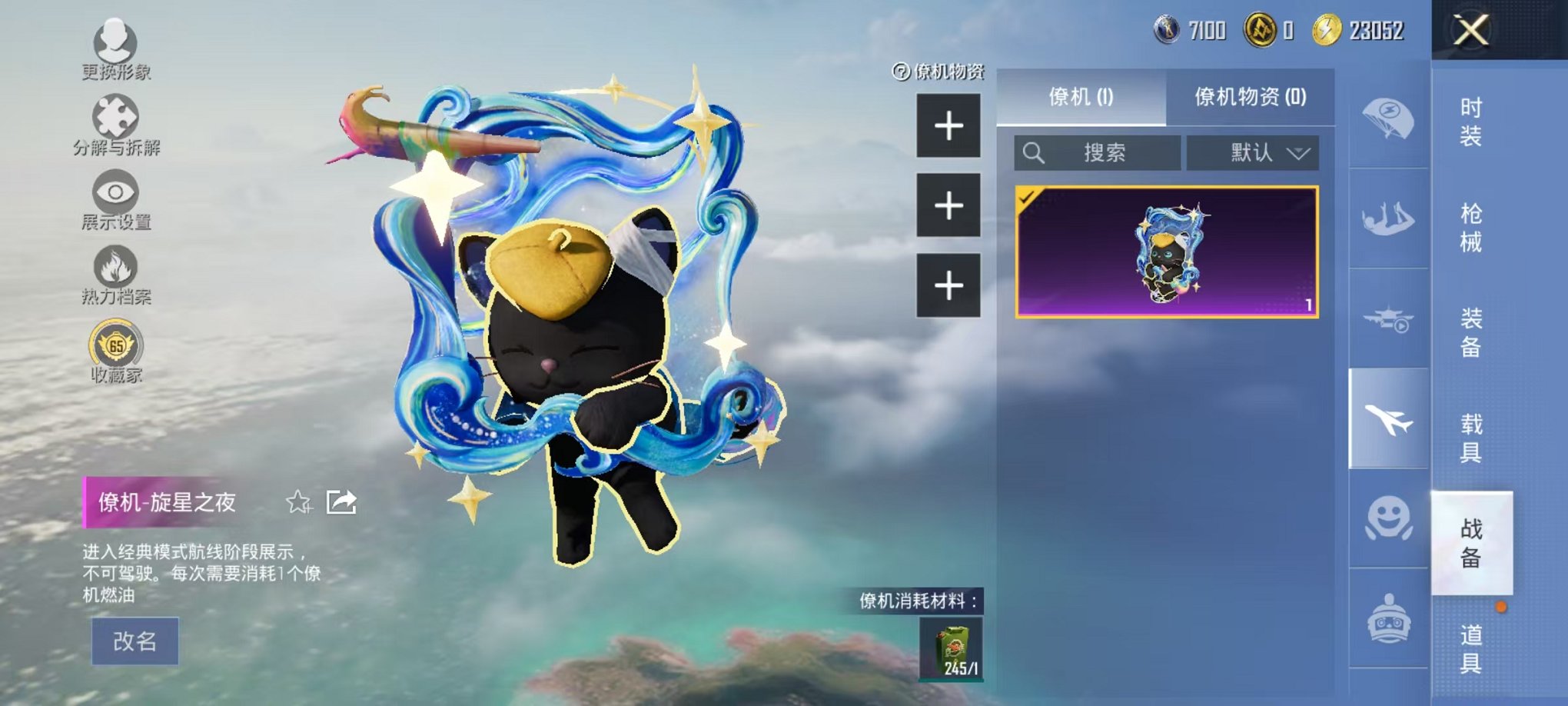Open the 默认 sorting dropdown
The image size is (1568, 706).
tap(1253, 153)
